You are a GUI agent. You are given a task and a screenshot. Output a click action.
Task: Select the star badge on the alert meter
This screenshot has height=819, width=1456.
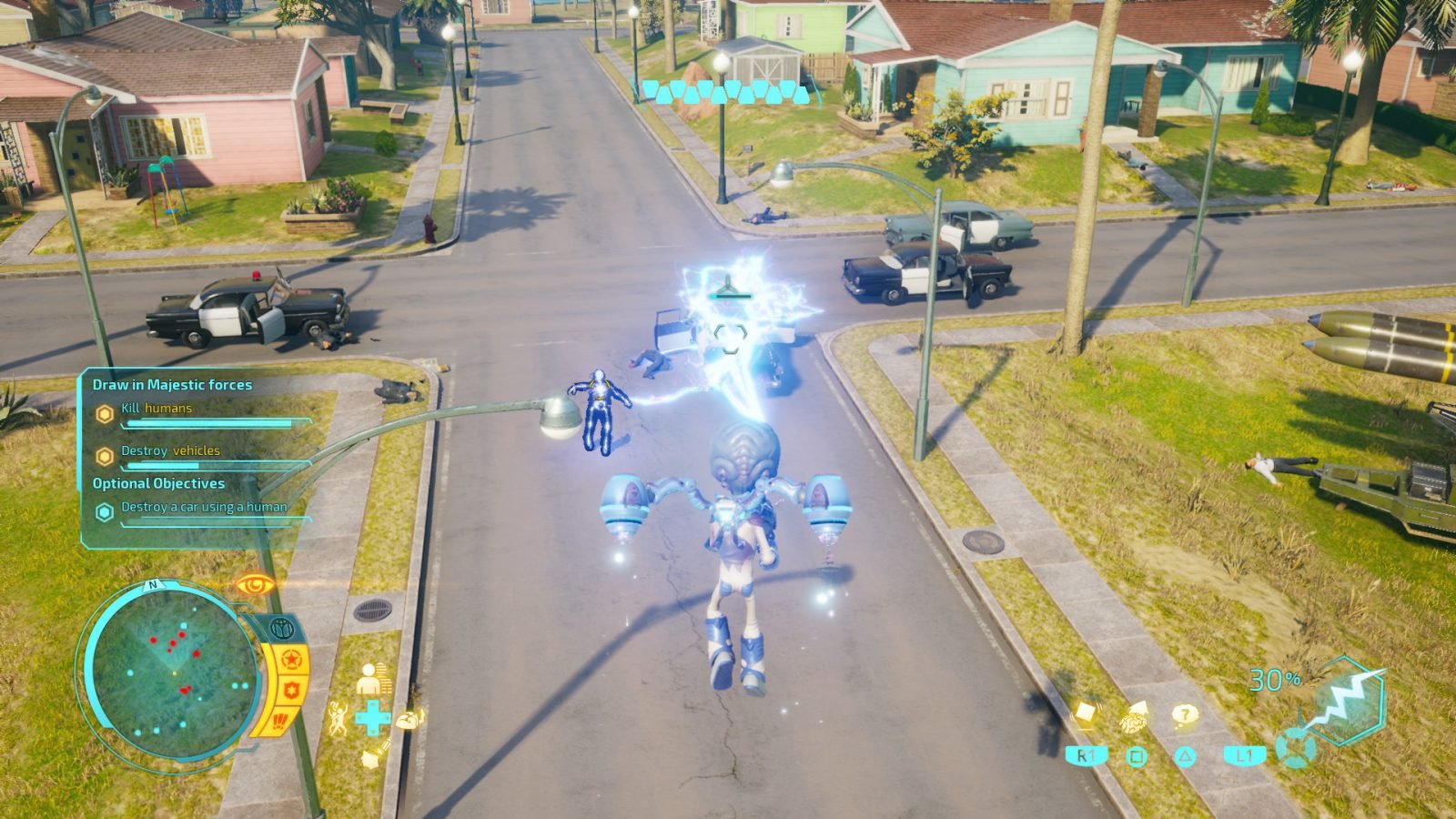coord(290,657)
